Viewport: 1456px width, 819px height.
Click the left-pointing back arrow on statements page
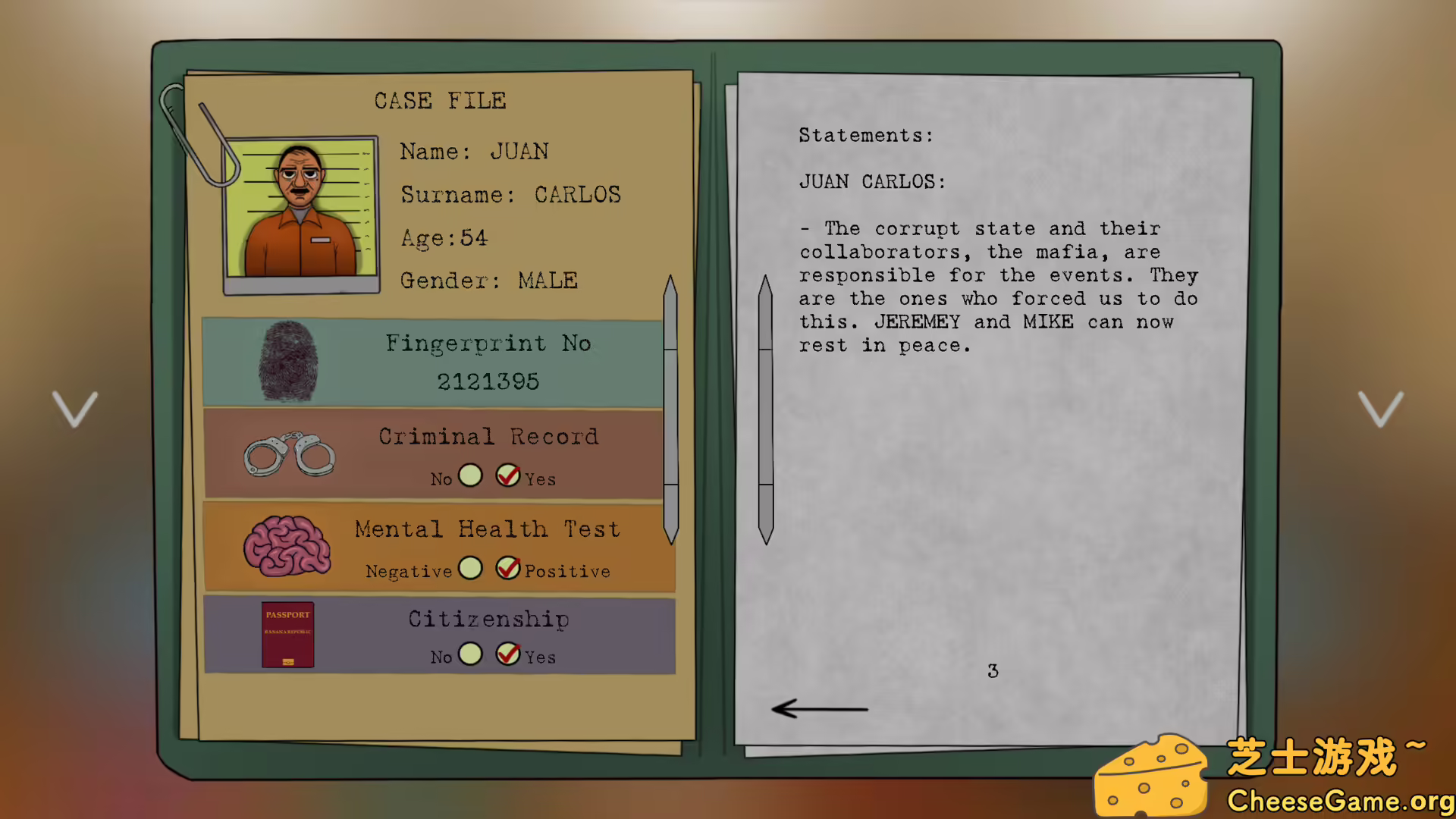click(x=821, y=709)
